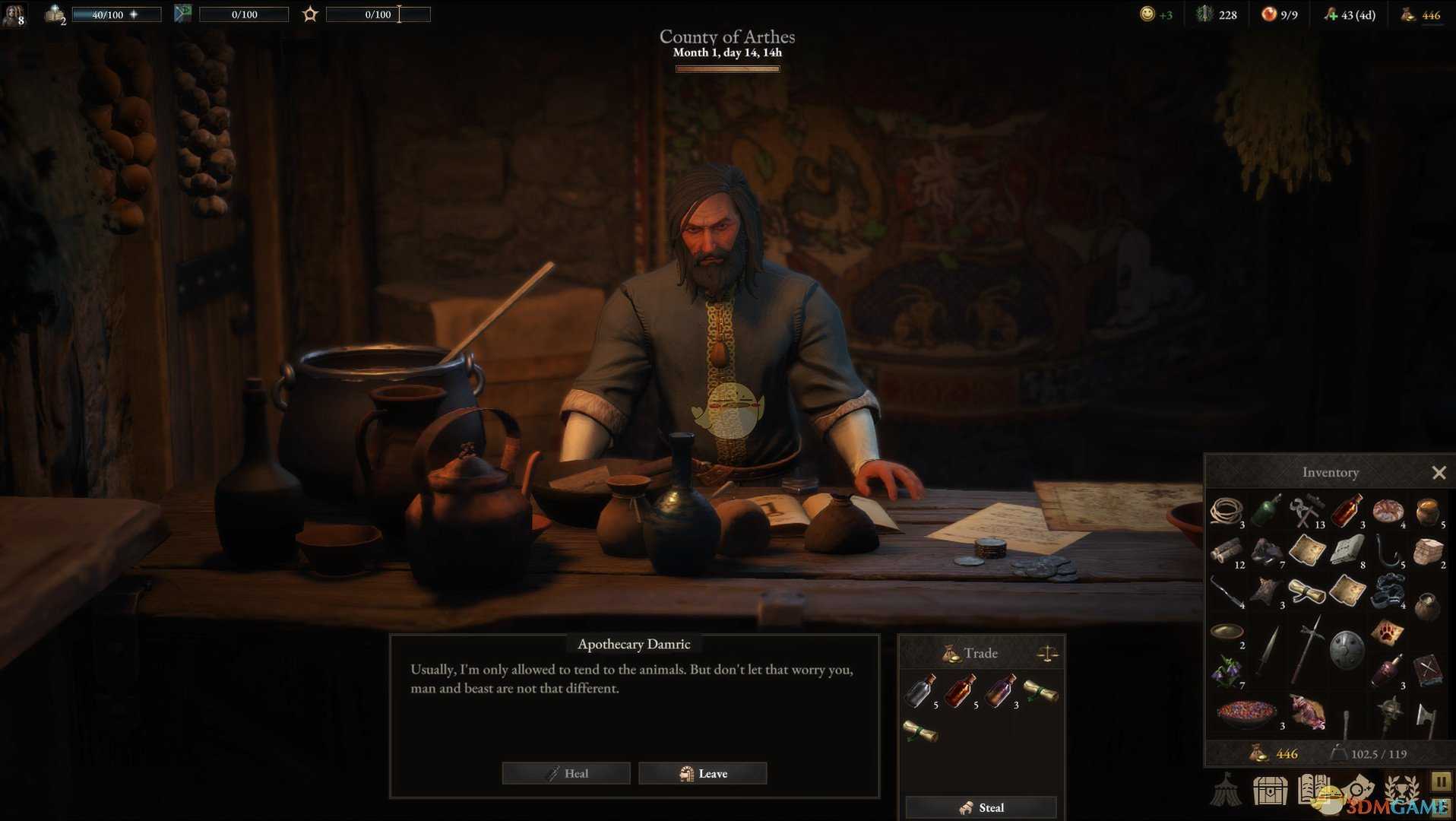
Task: Open the treasure chest menu icon
Action: [x=1270, y=791]
